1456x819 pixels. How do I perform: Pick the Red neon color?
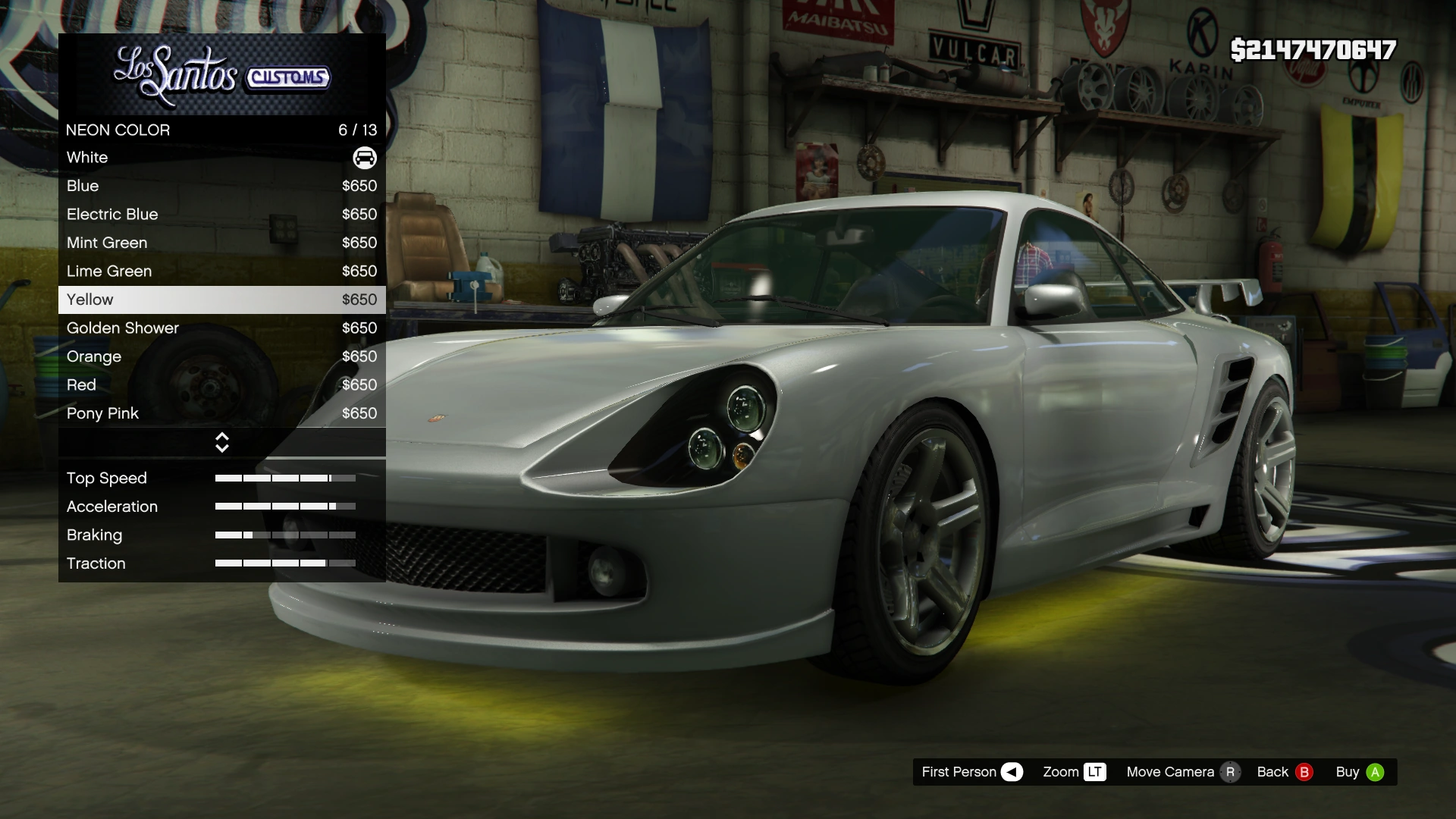[x=221, y=385]
